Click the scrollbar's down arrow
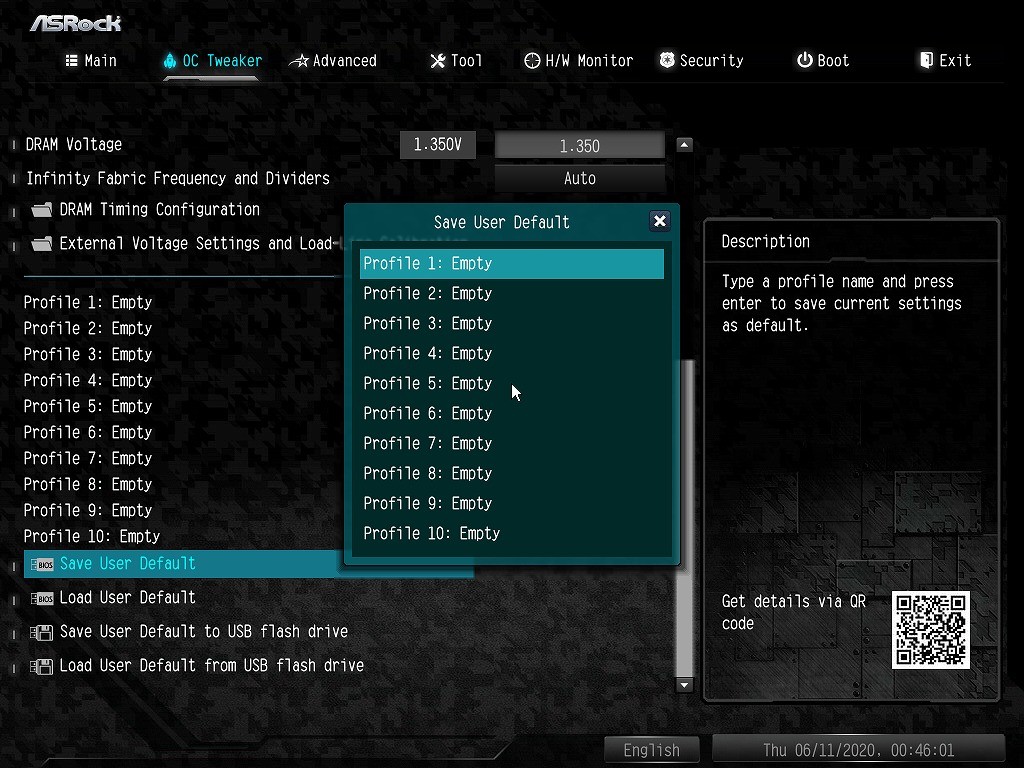 (x=685, y=685)
